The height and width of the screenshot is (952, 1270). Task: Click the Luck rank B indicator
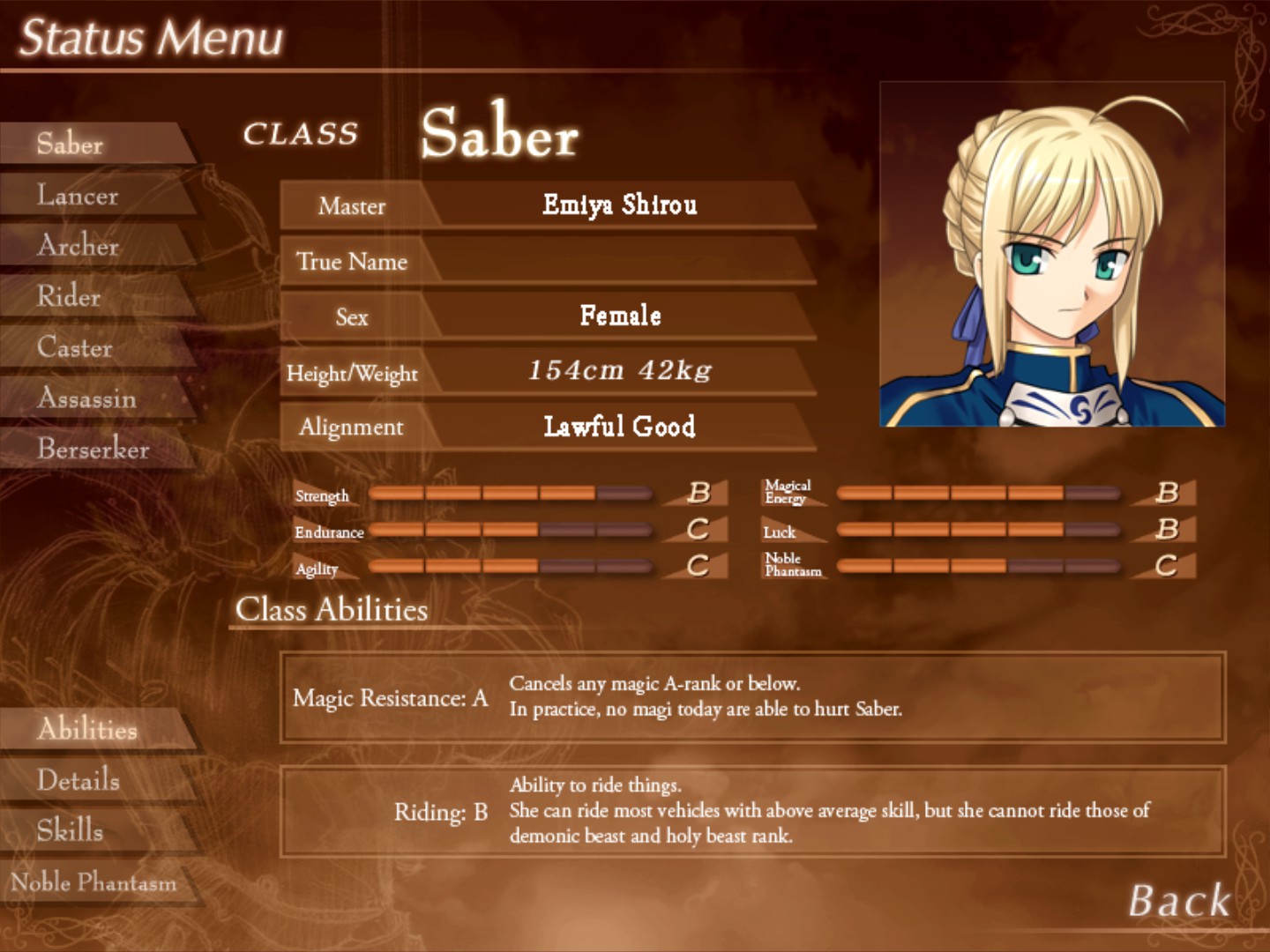[1168, 529]
